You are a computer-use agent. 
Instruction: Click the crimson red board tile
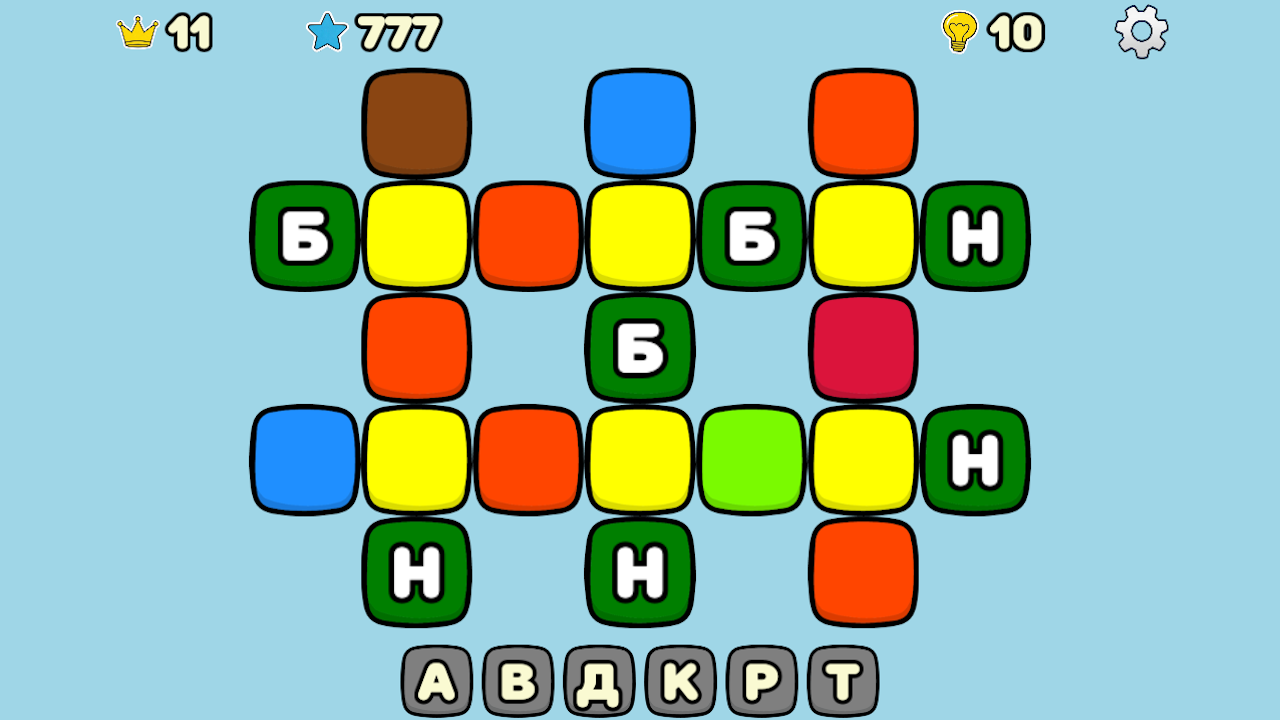click(x=864, y=347)
